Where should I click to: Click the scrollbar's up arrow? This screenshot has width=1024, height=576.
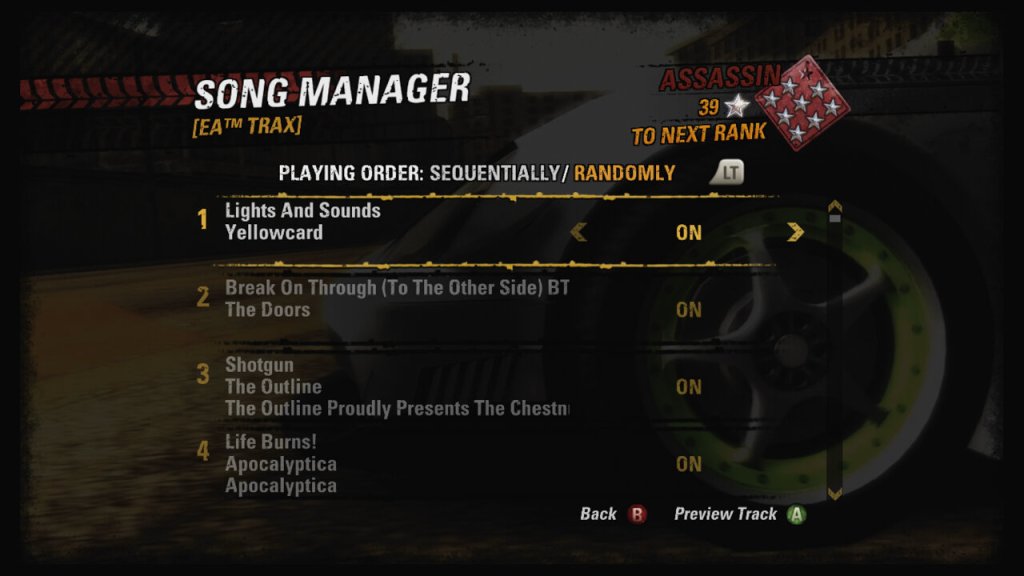[835, 211]
